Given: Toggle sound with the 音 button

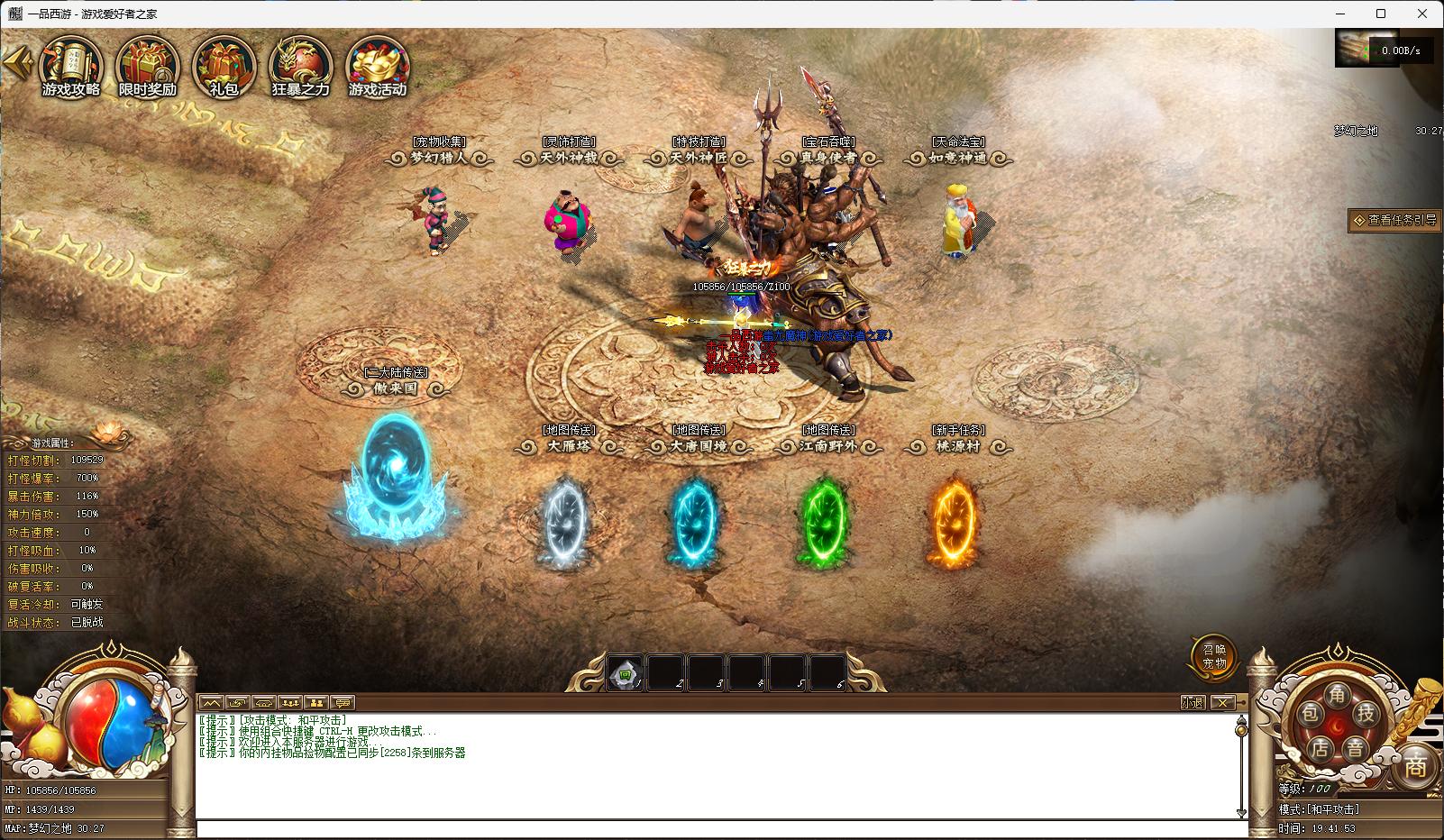Looking at the screenshot, I should point(1355,748).
